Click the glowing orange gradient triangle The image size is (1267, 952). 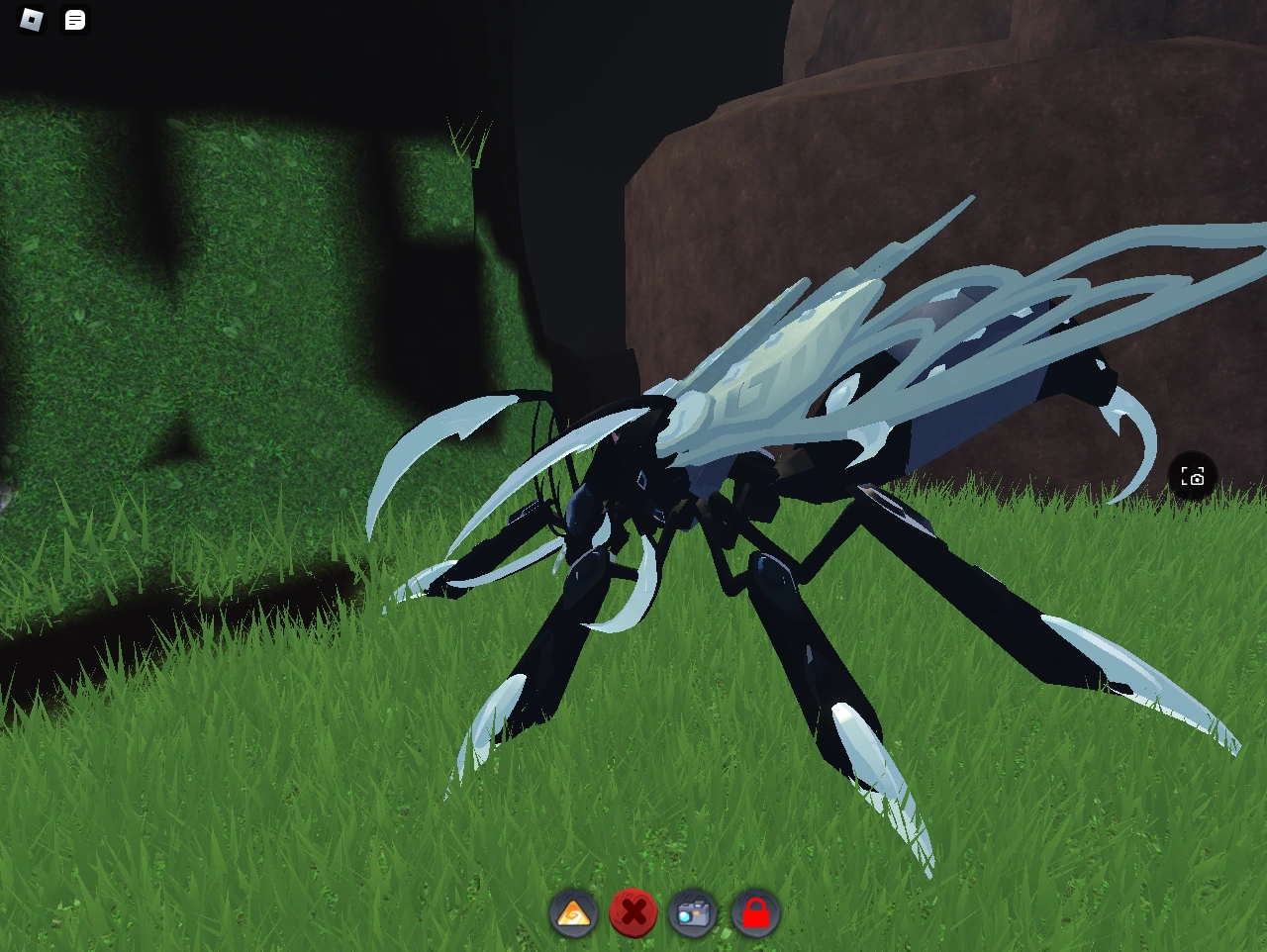[574, 914]
